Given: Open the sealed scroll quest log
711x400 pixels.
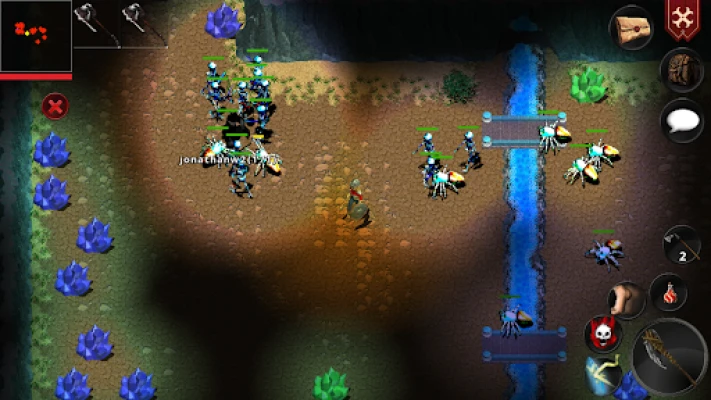Looking at the screenshot, I should tap(632, 27).
